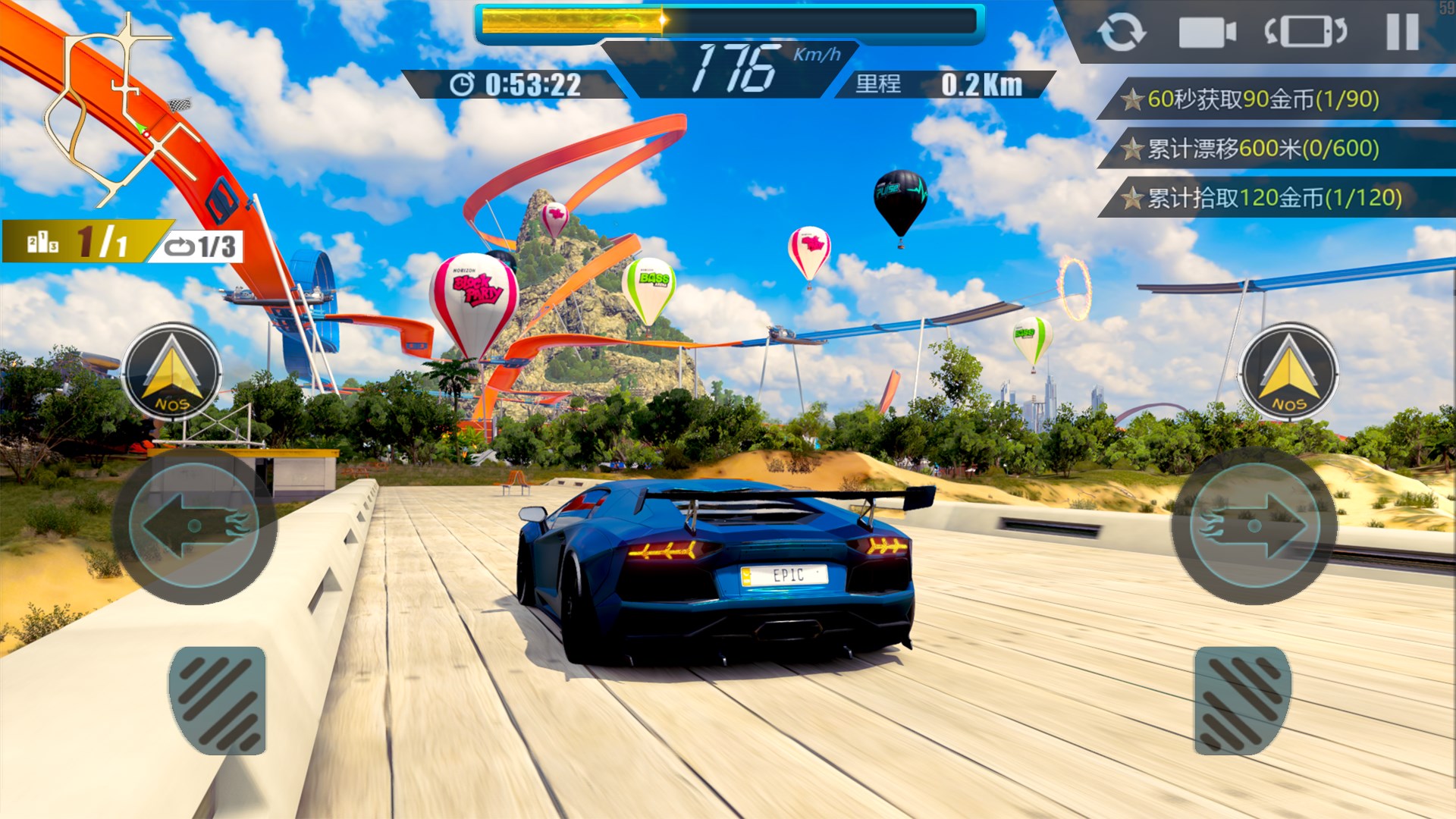Switch camera view with the video camera icon
This screenshot has width=1456, height=819.
click(1207, 33)
